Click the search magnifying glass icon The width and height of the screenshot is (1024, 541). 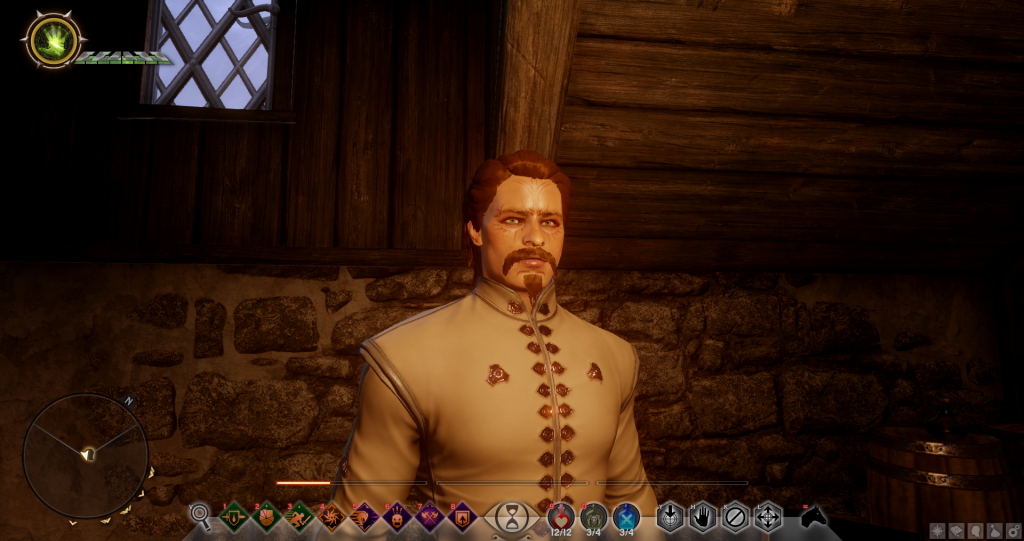(199, 516)
